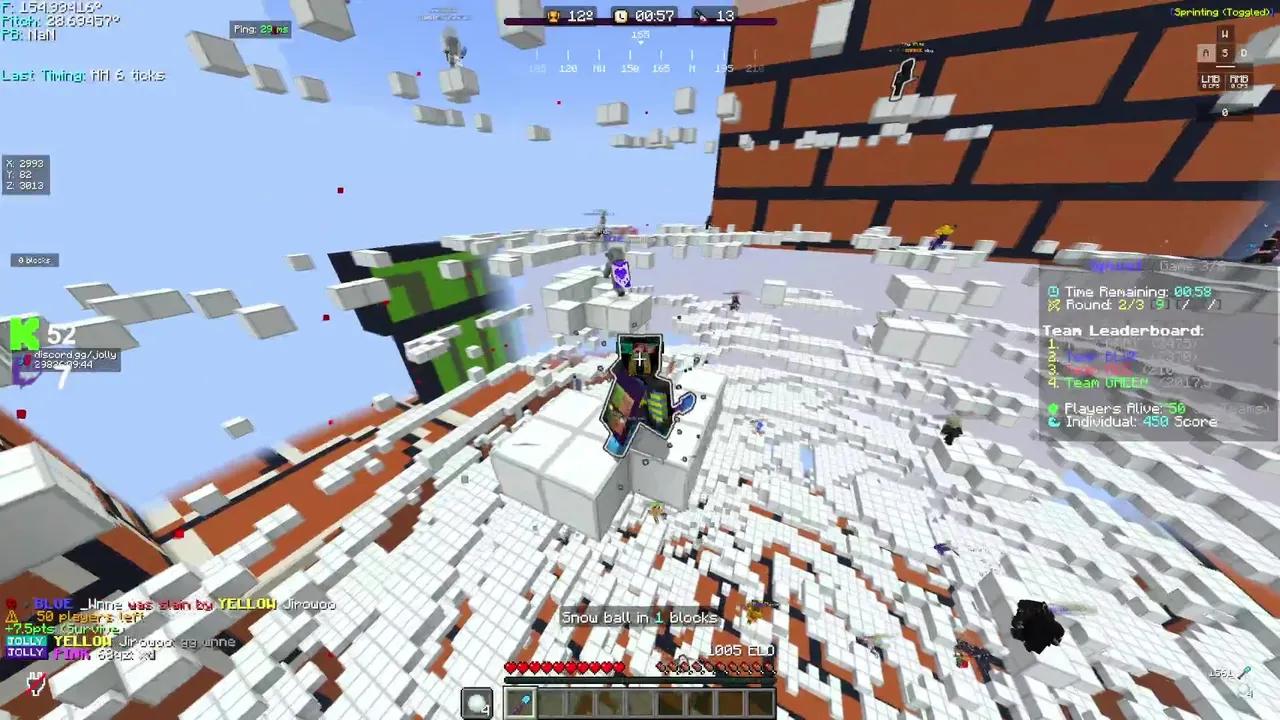Select the clock timer icon showing 00:57
Viewport: 1280px width, 720px height.
point(618,15)
